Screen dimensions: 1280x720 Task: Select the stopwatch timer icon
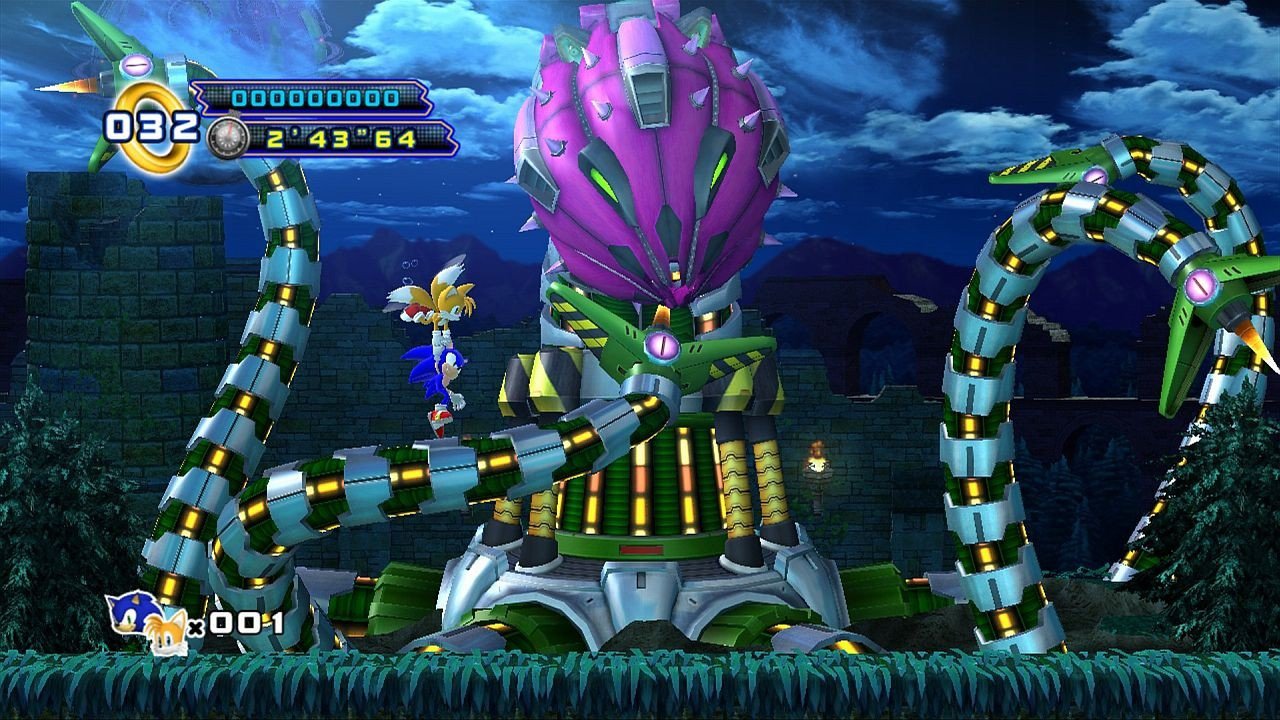tap(227, 138)
